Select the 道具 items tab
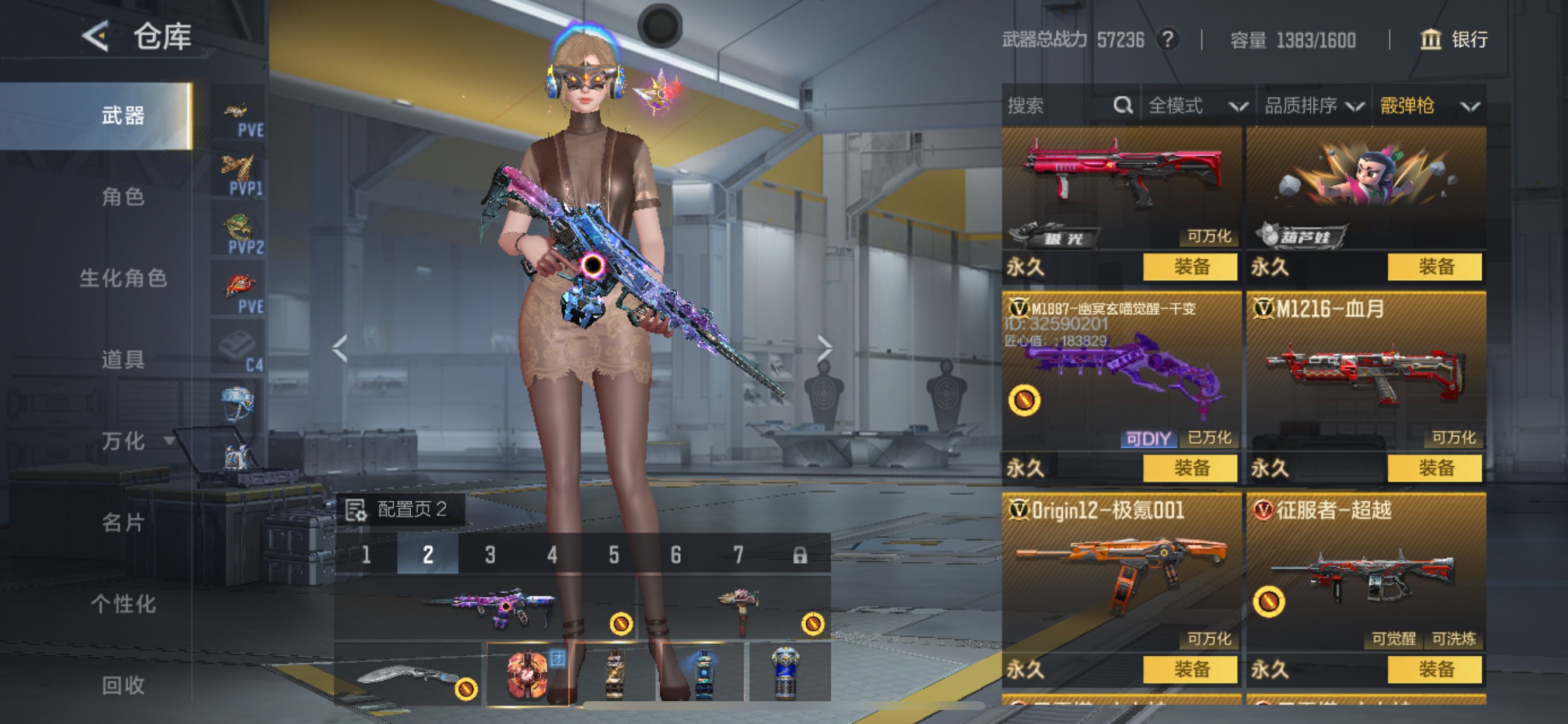The height and width of the screenshot is (724, 1568). pyautogui.click(x=123, y=360)
